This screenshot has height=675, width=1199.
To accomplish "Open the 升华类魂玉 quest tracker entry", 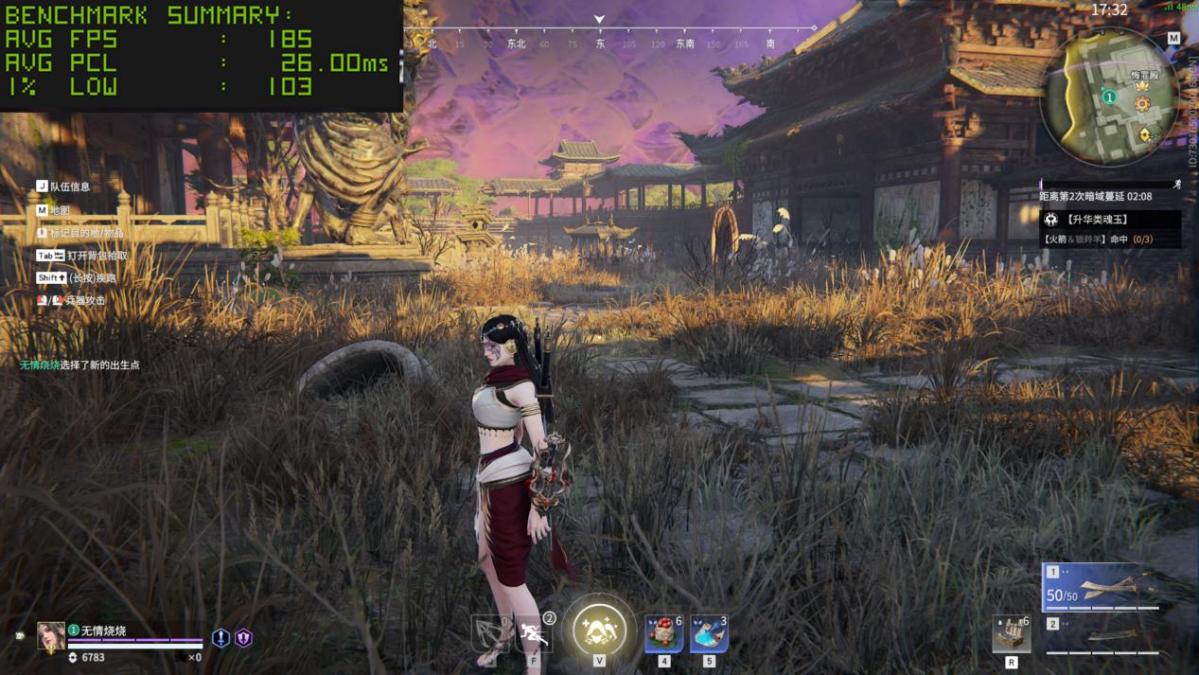I will click(x=1110, y=219).
